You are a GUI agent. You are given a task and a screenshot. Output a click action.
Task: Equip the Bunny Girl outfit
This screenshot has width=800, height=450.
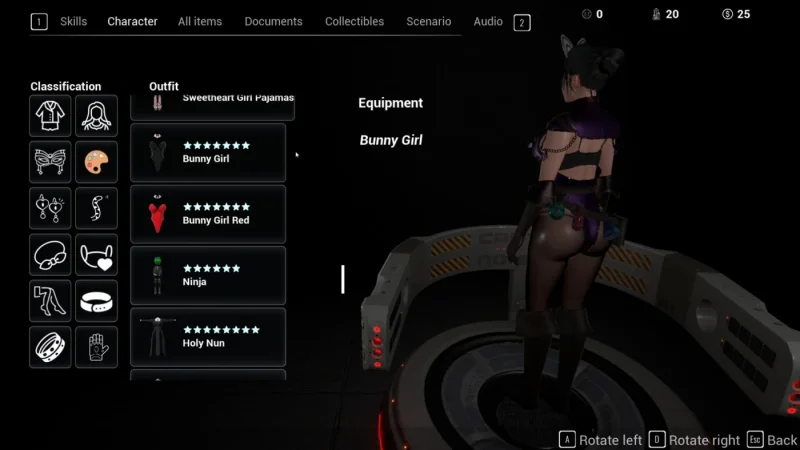(208, 152)
